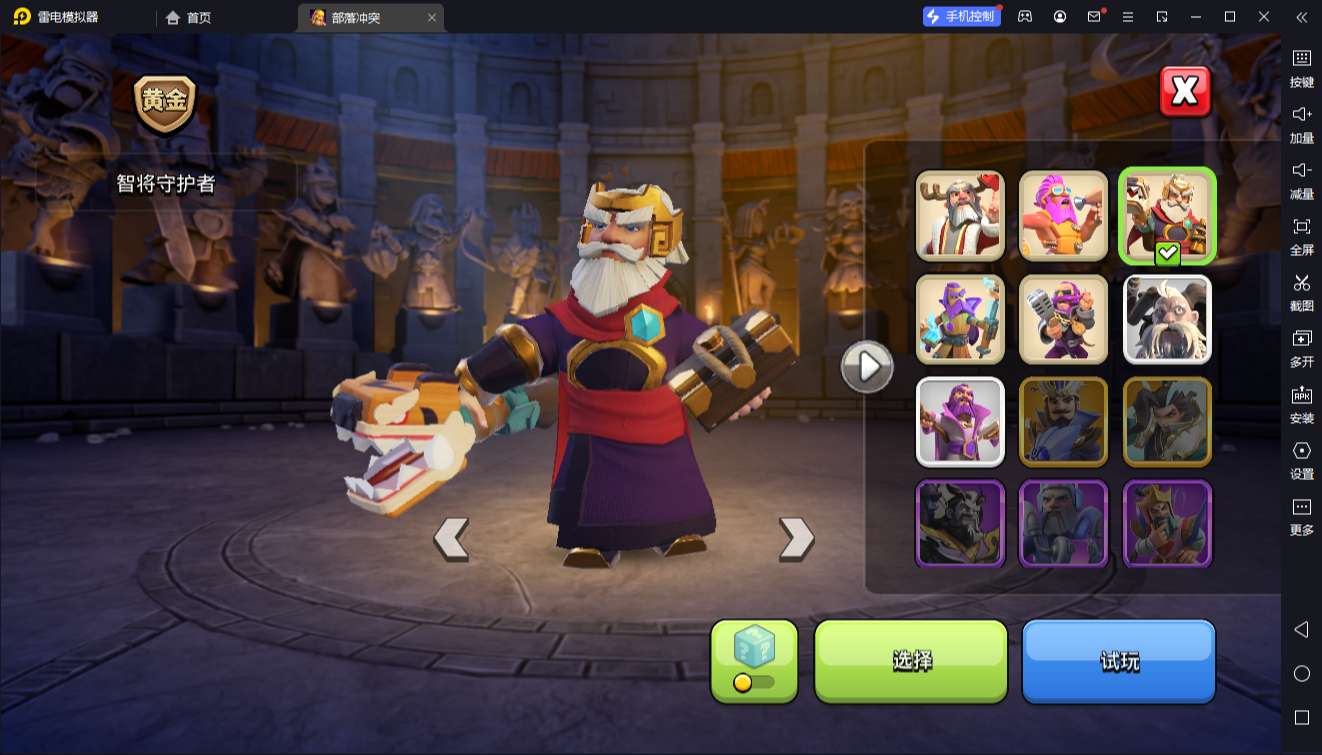
Task: Show the next skin with right arrow
Action: pos(796,538)
